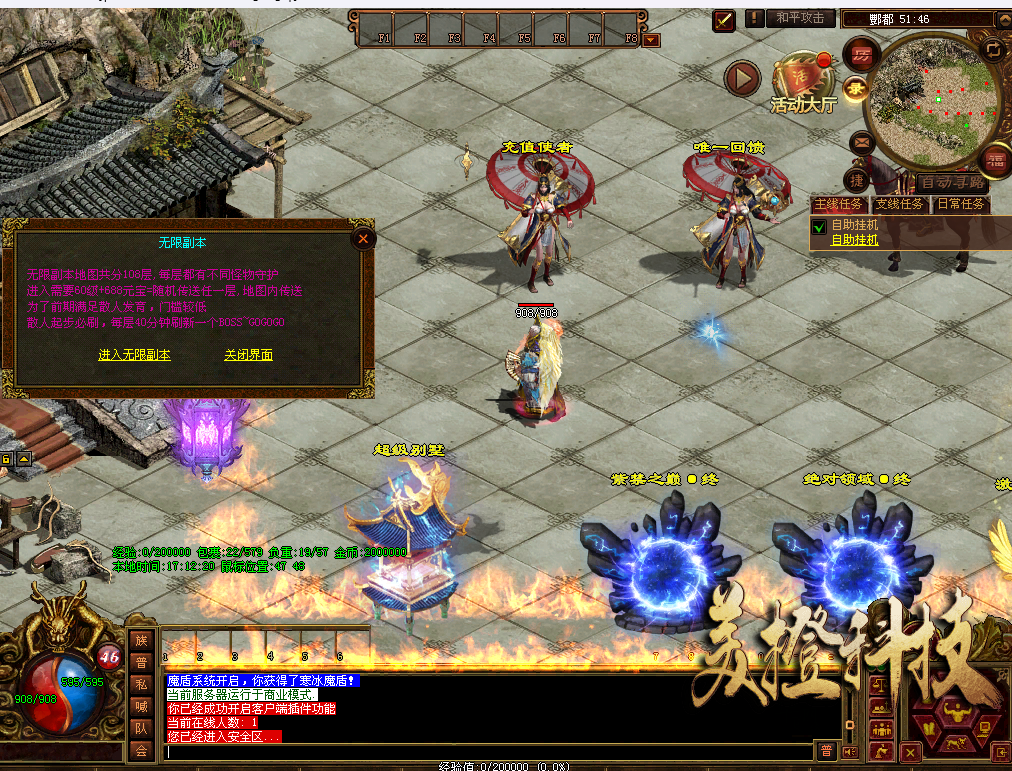The width and height of the screenshot is (1012, 771).
Task: Switch to the 主线任务 tab
Action: click(838, 204)
